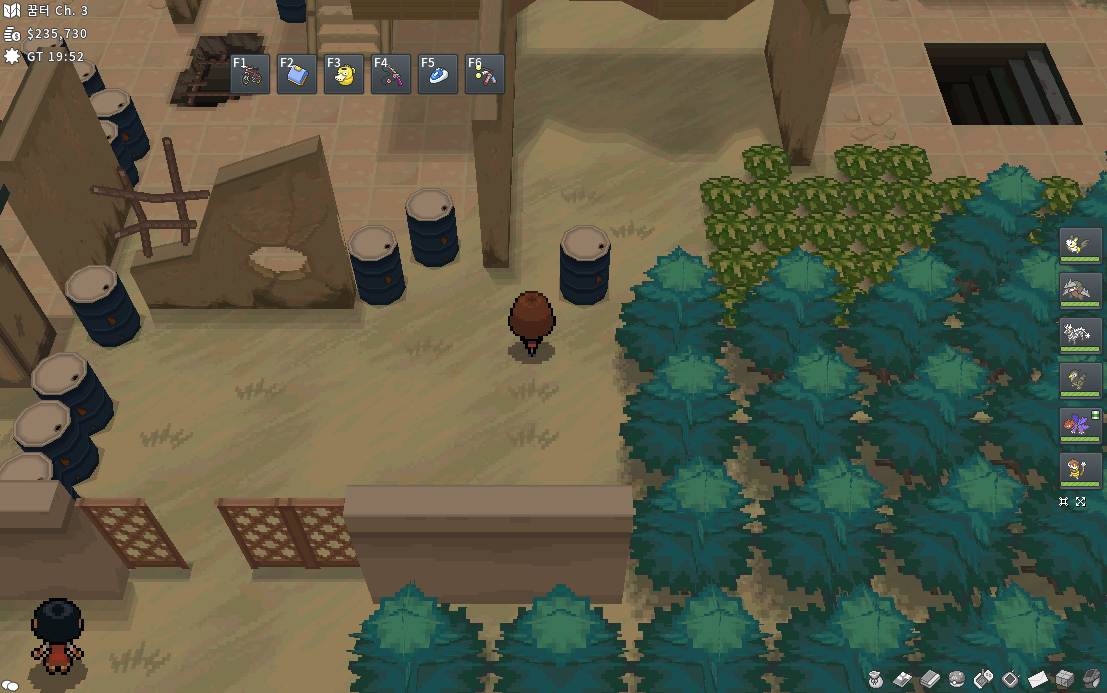
Task: Select the purple Hydreigon party slot
Action: 1080,426
